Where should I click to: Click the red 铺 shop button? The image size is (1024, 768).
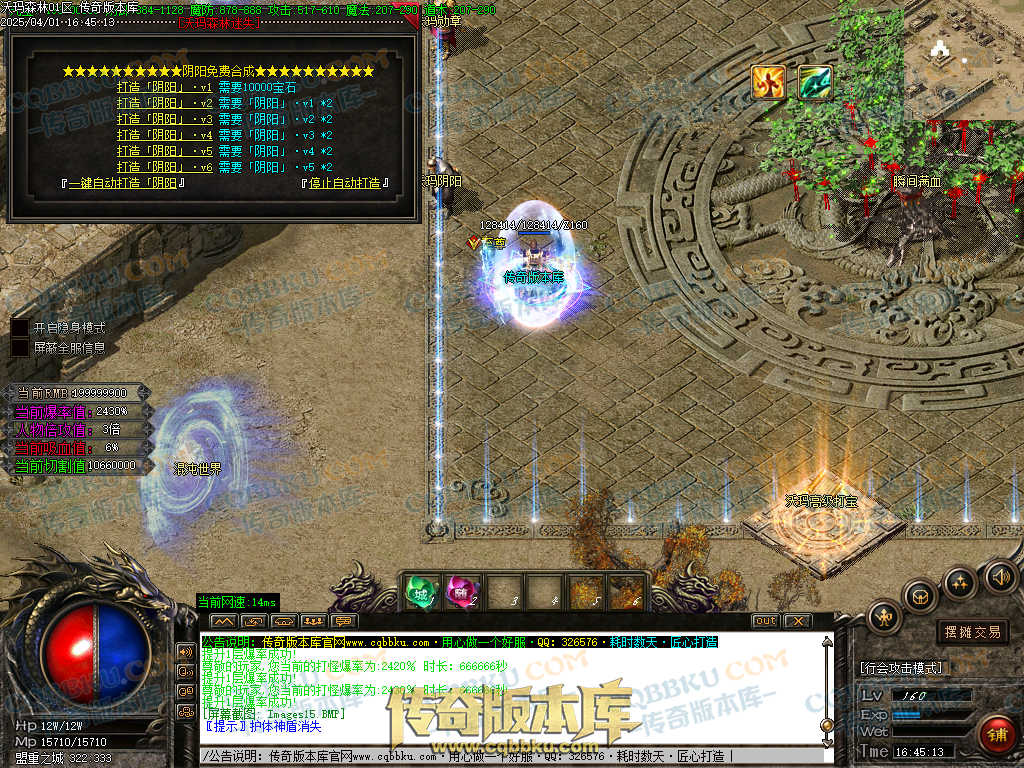pos(996,735)
